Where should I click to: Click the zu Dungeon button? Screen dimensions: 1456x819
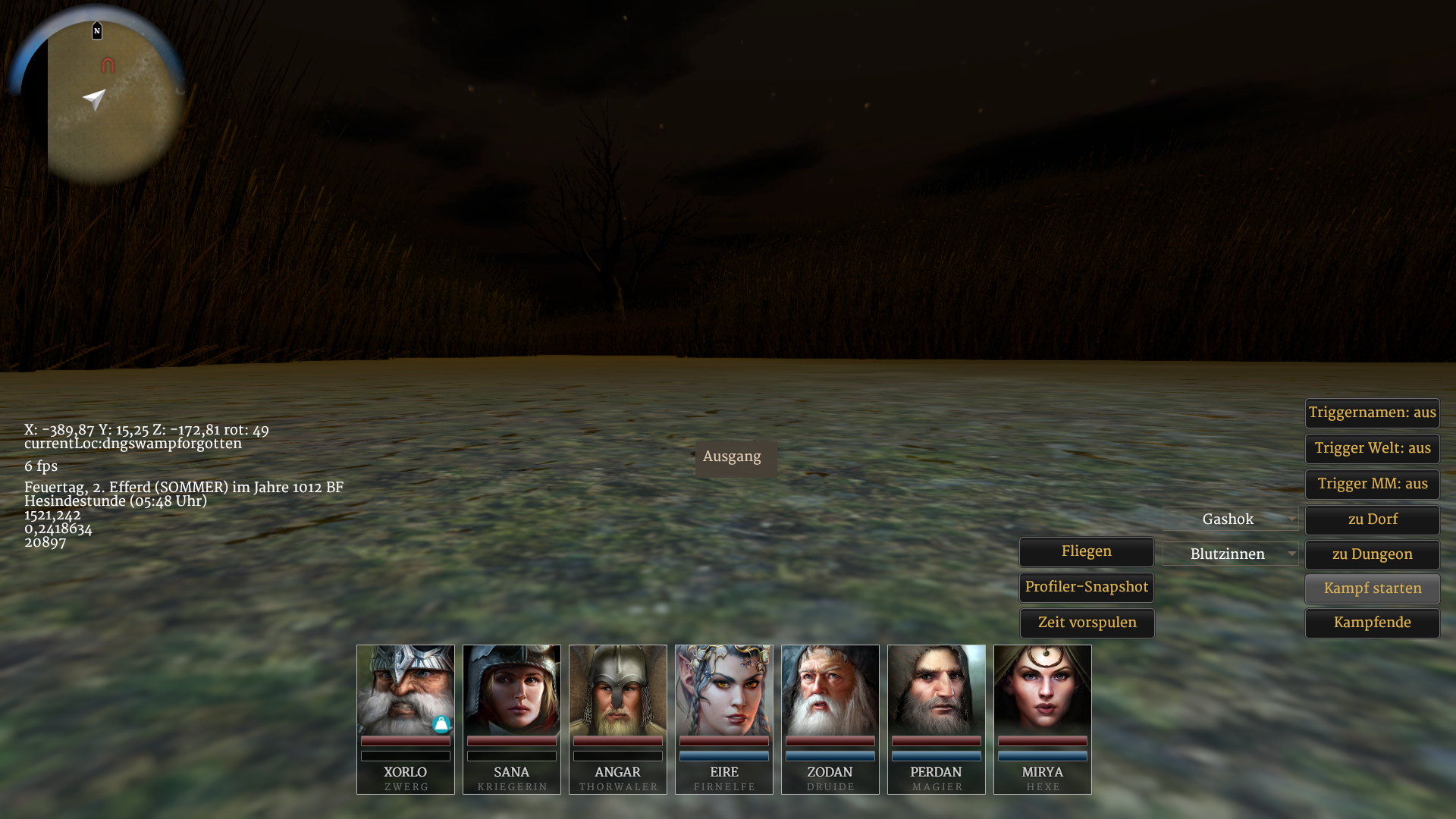pos(1372,555)
